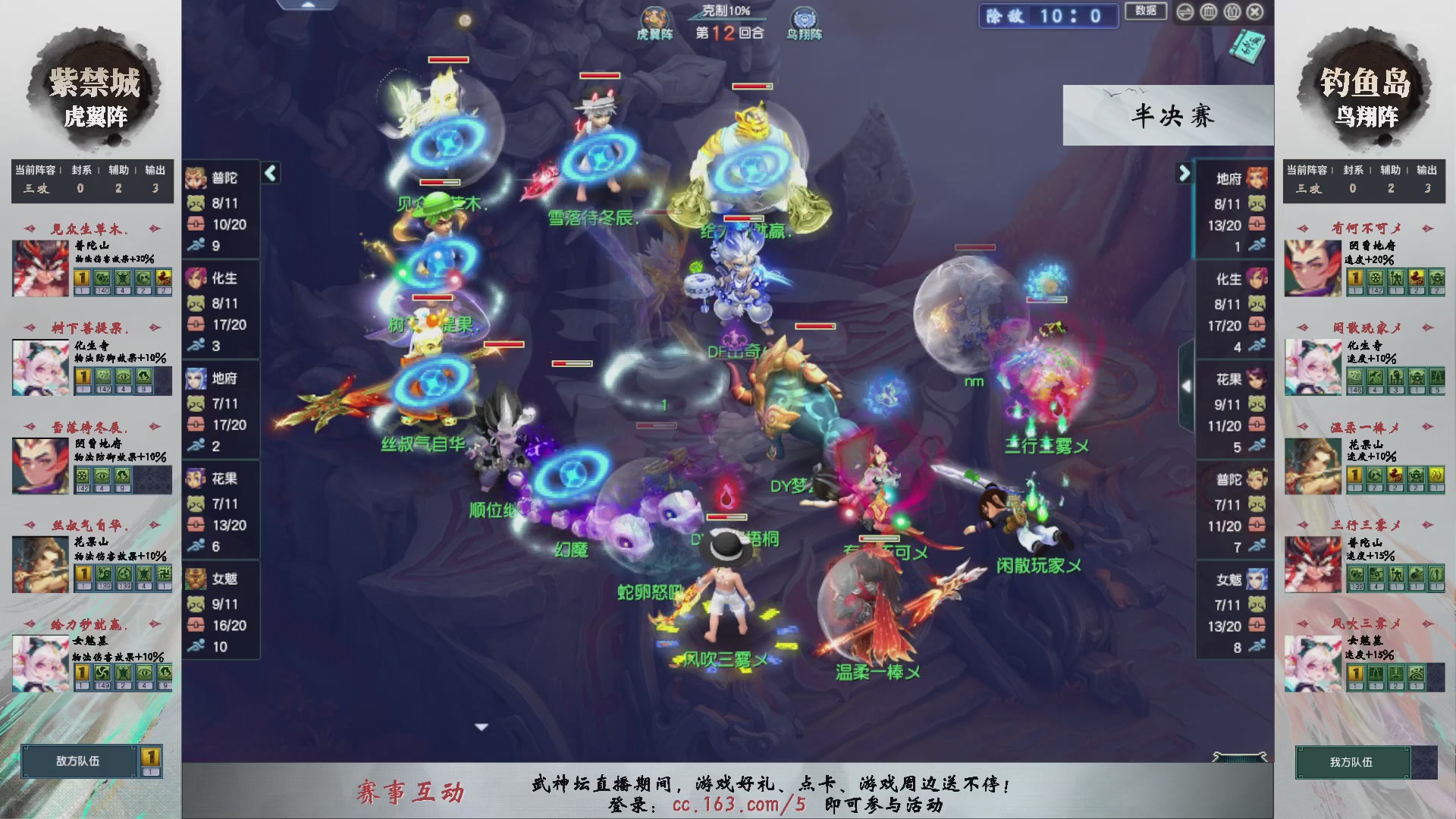Open the 数据 (data) panel
Viewport: 1456px width, 819px height.
1146,11
